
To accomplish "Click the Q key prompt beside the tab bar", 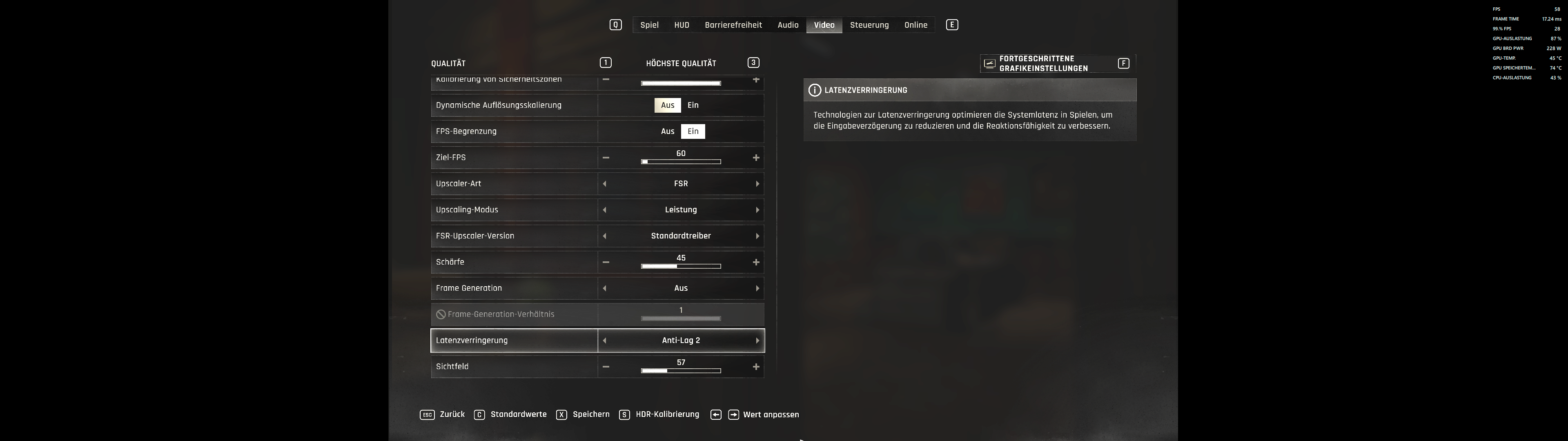I will [x=615, y=24].
